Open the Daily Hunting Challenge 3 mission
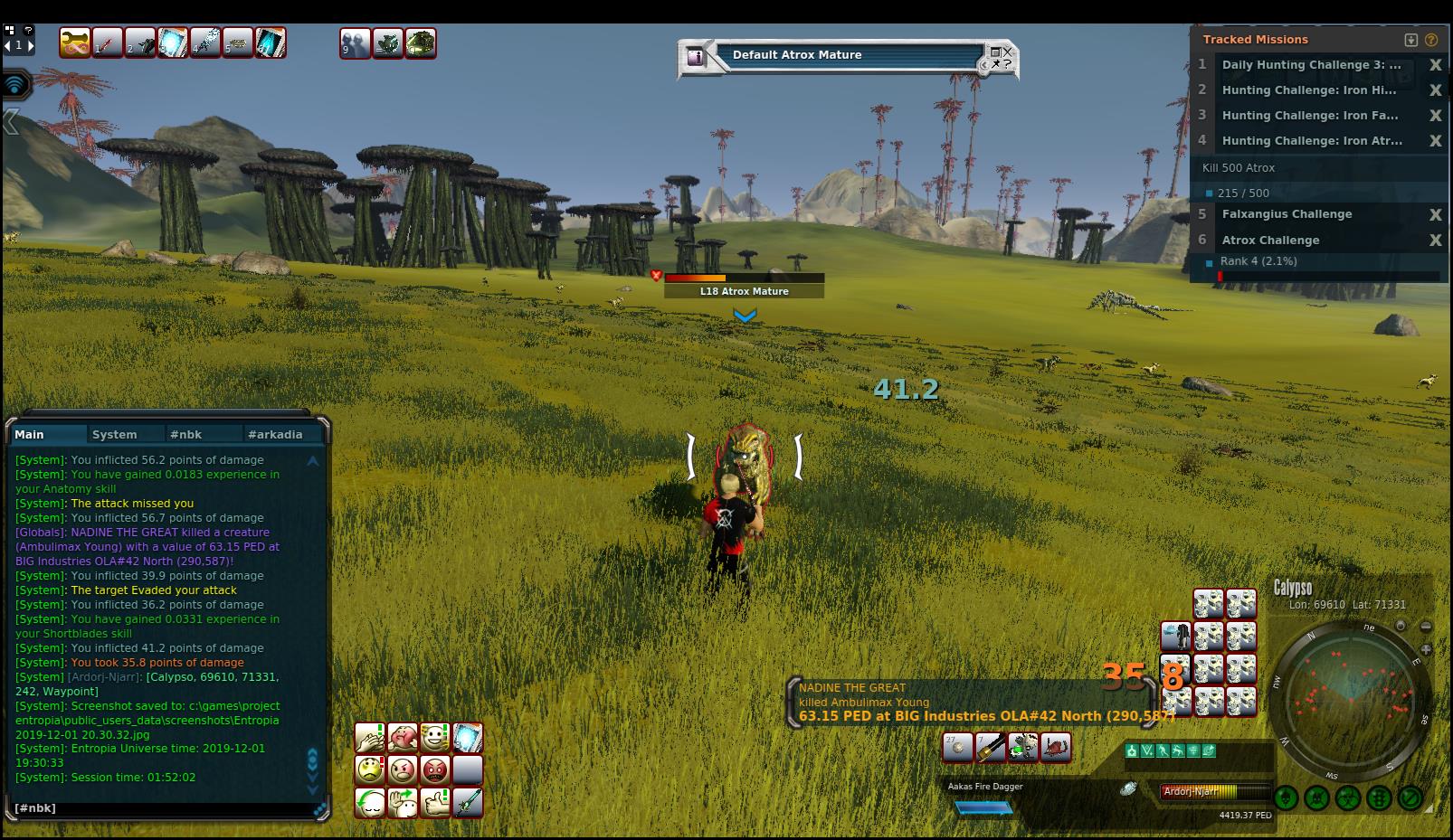 [1311, 65]
